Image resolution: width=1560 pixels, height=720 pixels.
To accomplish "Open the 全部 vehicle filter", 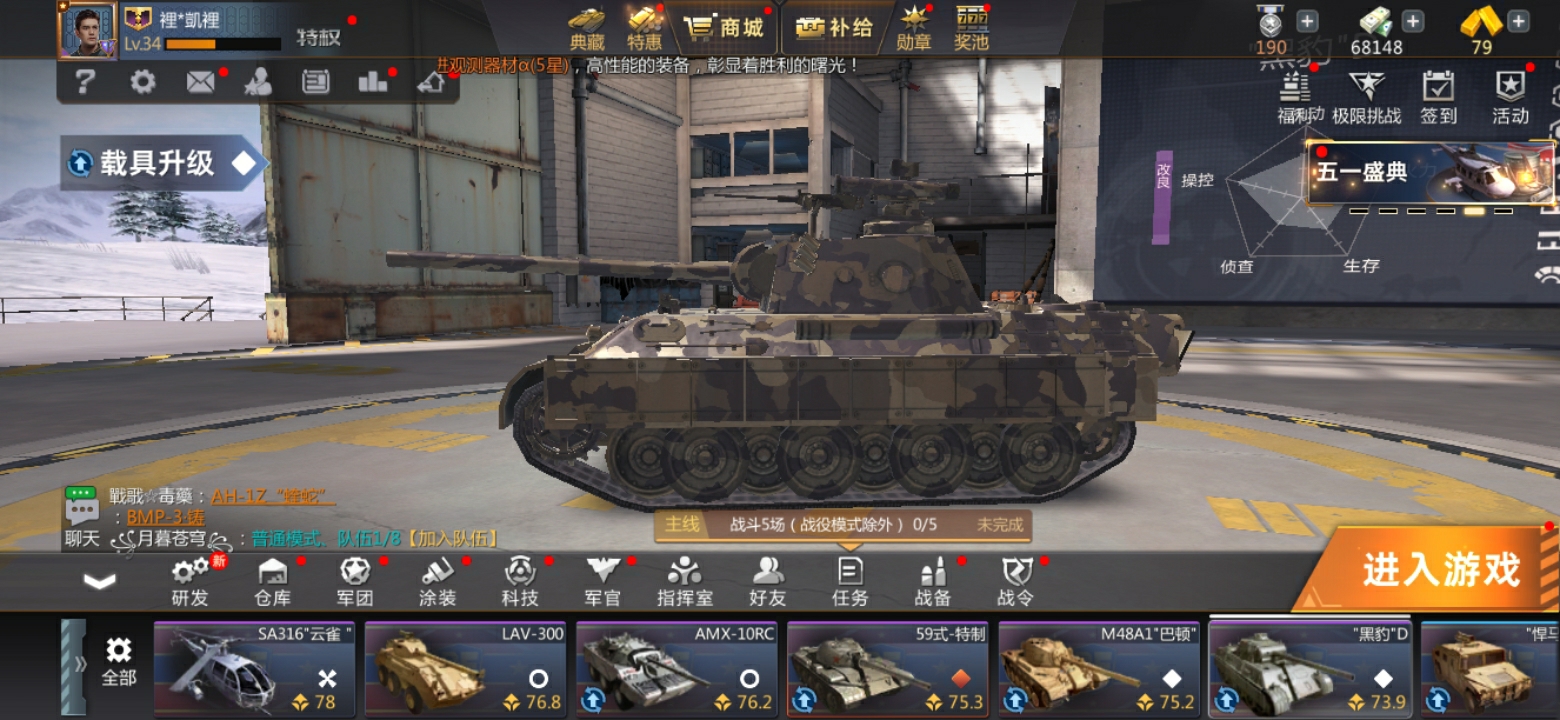I will point(118,664).
